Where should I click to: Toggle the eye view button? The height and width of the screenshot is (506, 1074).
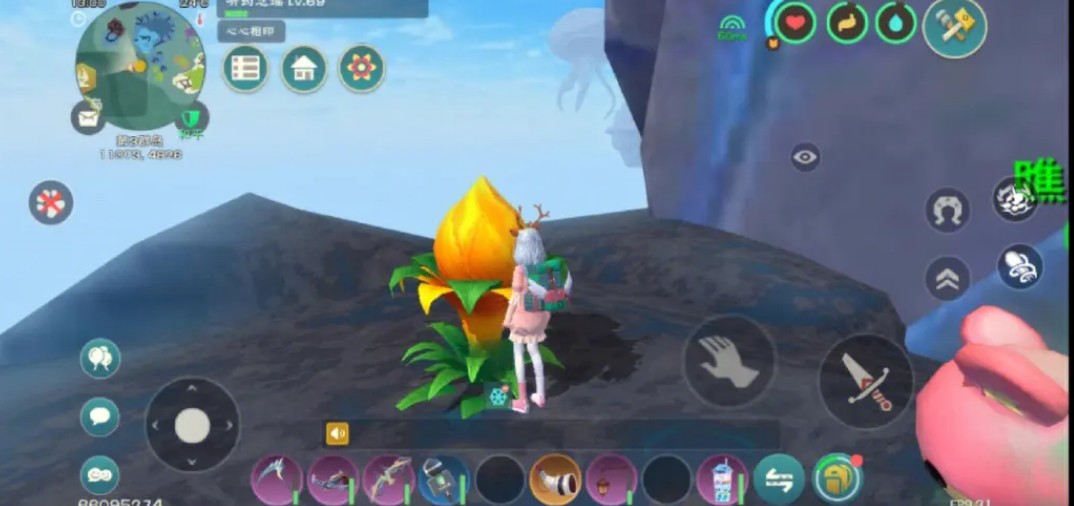point(805,157)
